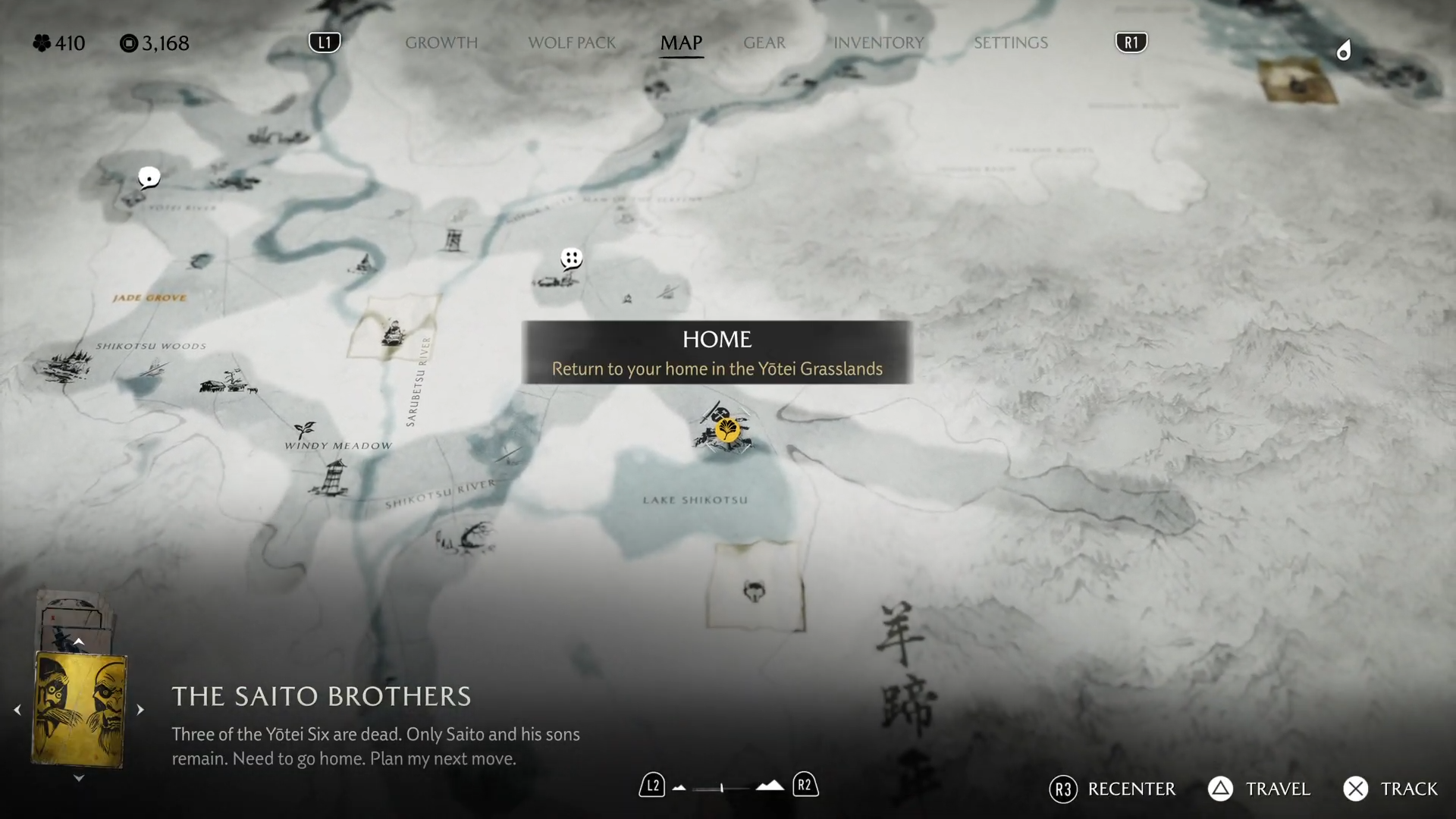Select the golden Home map marker
The width and height of the screenshot is (1456, 819).
(727, 430)
